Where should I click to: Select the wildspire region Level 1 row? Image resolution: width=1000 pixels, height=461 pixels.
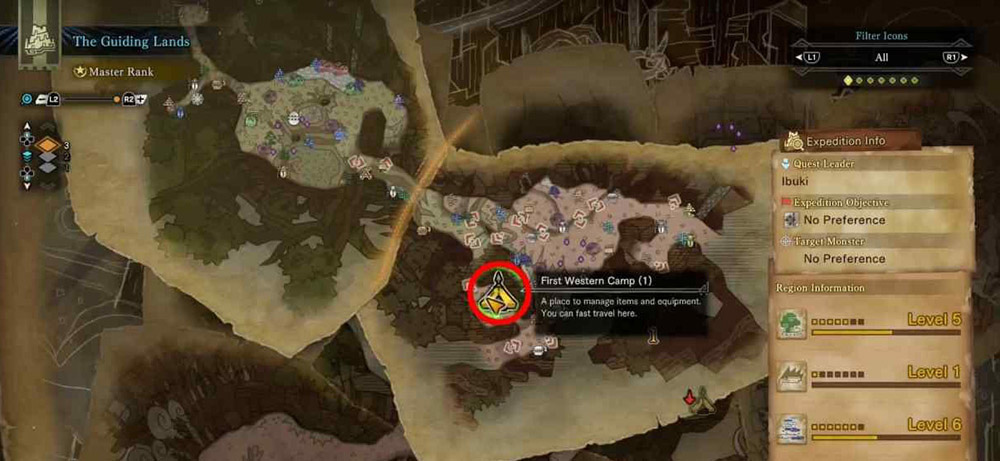(x=870, y=376)
